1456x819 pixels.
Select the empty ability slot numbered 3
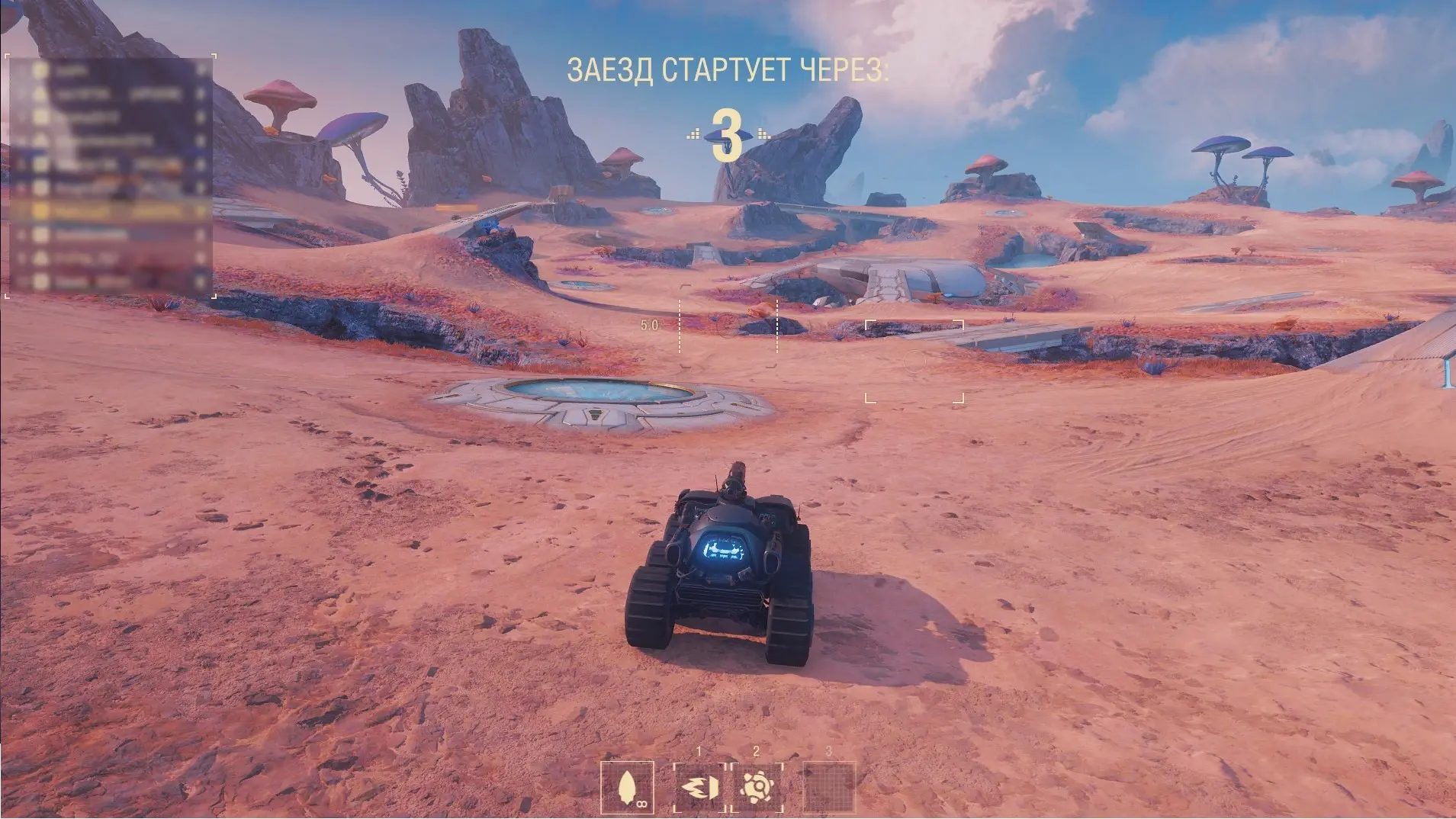tap(829, 787)
